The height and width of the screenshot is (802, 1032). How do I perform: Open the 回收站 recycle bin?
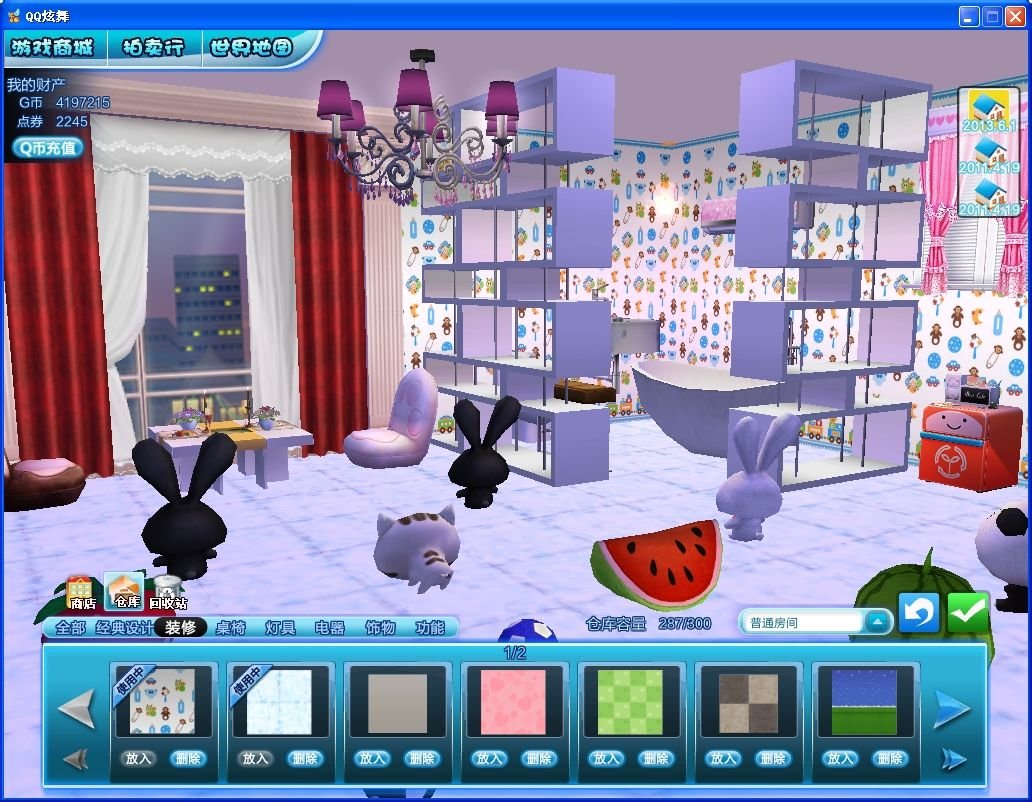click(x=167, y=592)
